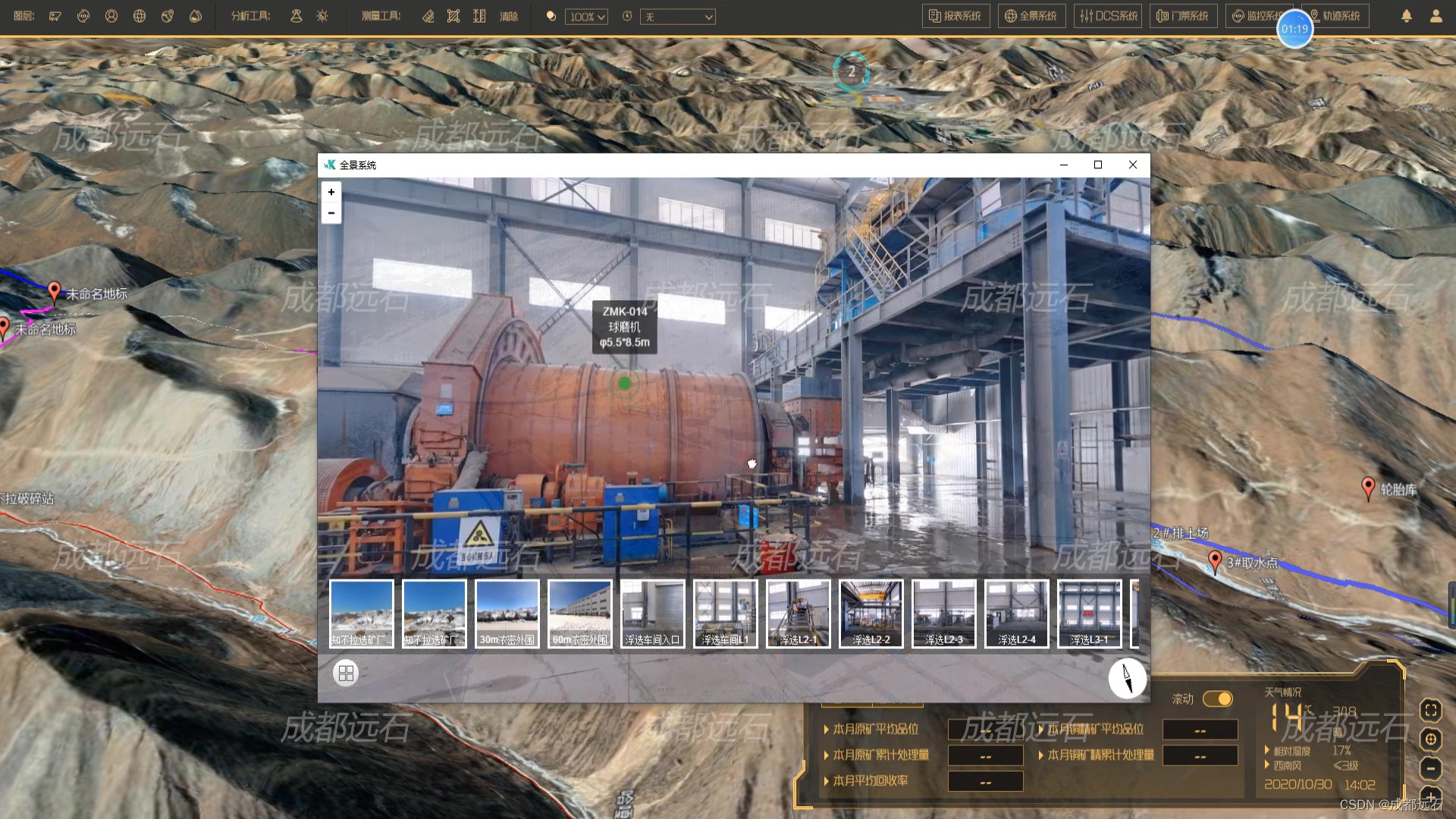Select the ruler measurement tool

click(428, 16)
